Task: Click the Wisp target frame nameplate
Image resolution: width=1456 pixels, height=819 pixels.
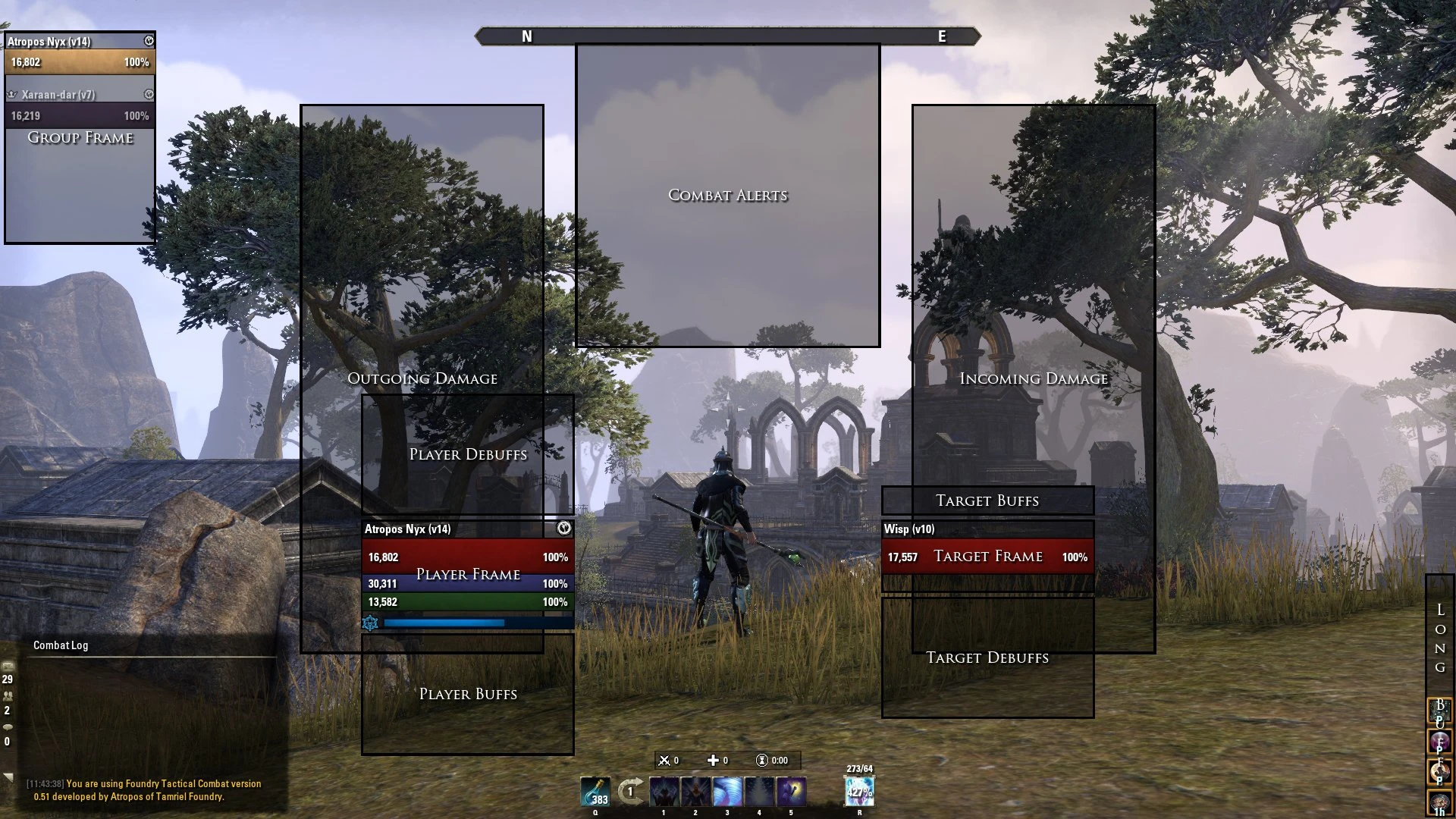Action: [x=910, y=530]
